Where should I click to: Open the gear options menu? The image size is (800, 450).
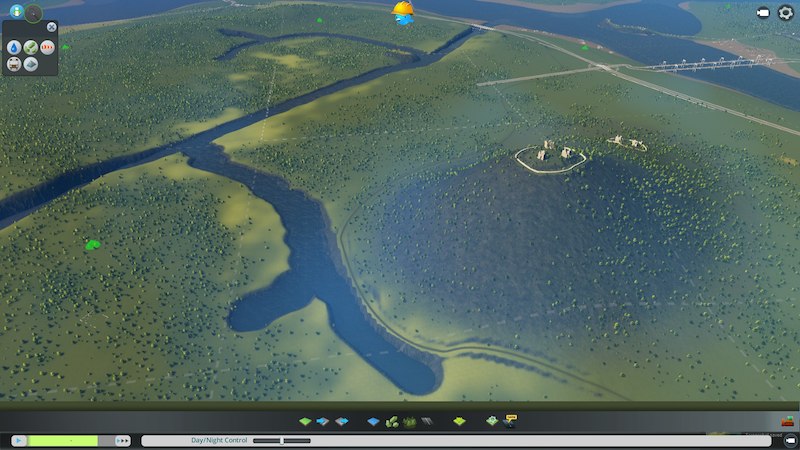(x=786, y=13)
